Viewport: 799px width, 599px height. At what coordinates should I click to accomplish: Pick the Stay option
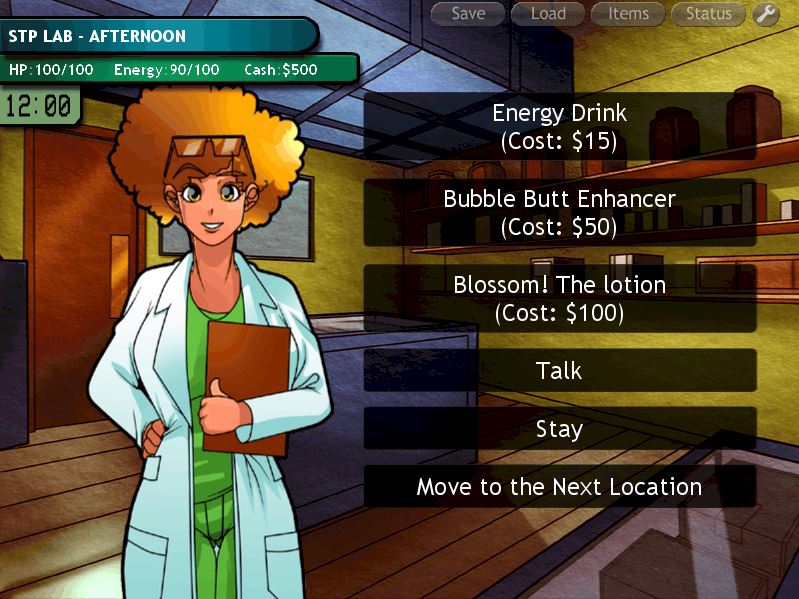(x=559, y=428)
